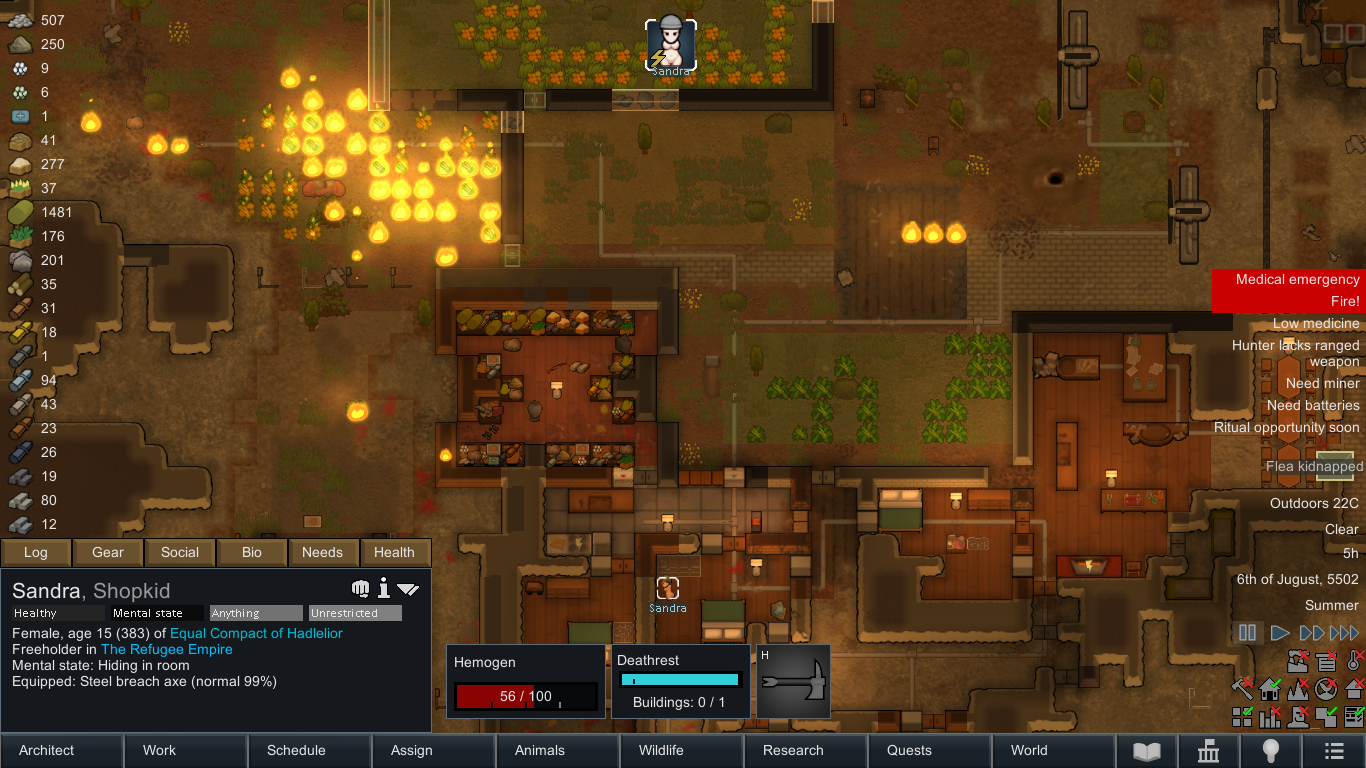Viewport: 1366px width, 768px height.
Task: Select Sandra's colonist portrait at top
Action: tap(671, 44)
